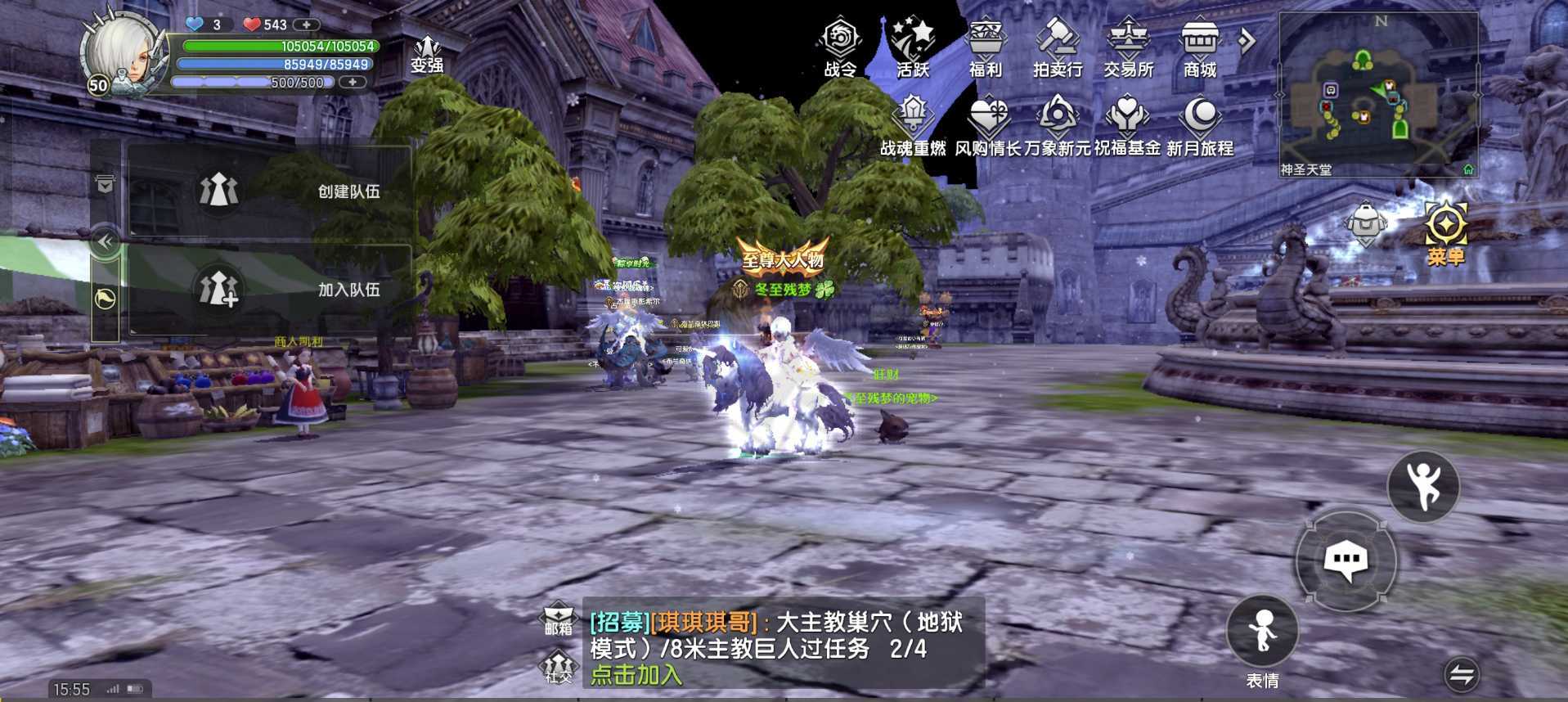Collapse the team panel using the left arrow
The image size is (1568, 702).
click(x=104, y=240)
